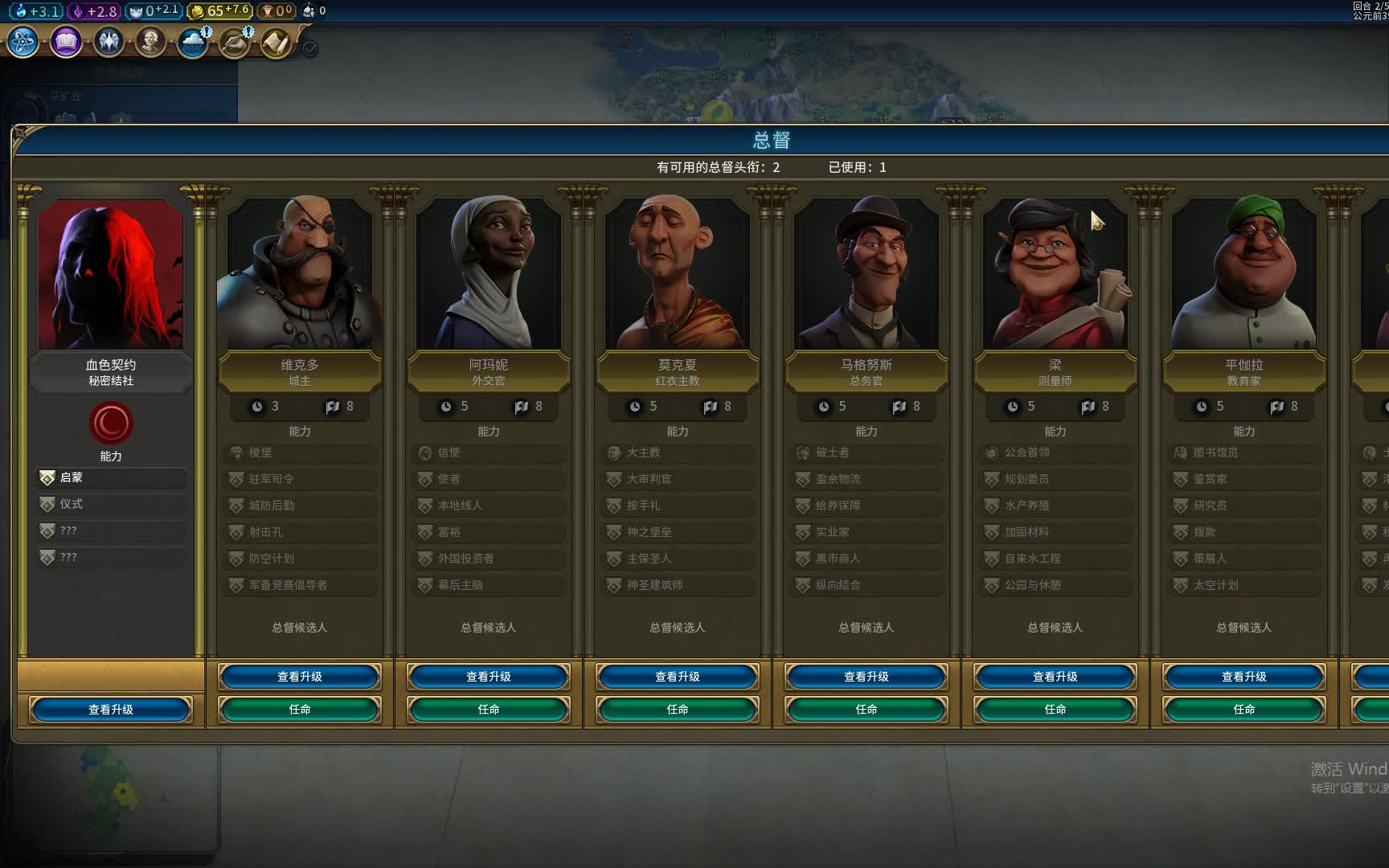Viewport: 1389px width, 868px height.
Task: Show upgrade tree for 梁 via 查看升级
Action: coord(1055,677)
